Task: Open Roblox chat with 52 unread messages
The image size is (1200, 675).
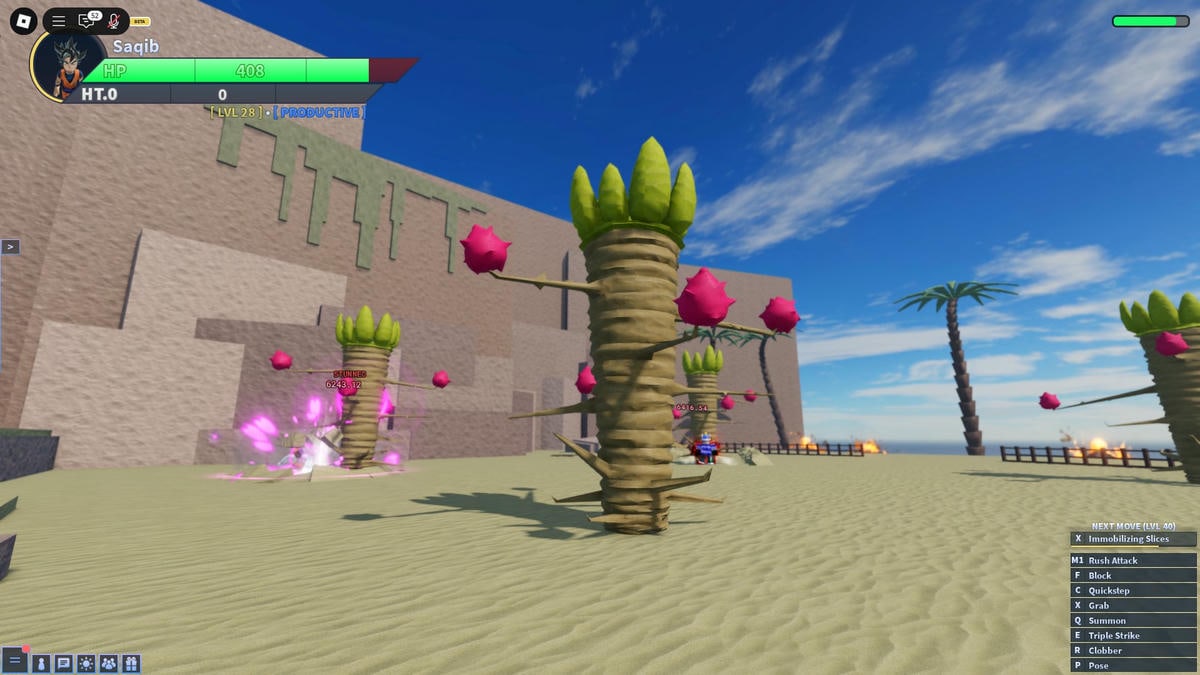Action: point(87,21)
